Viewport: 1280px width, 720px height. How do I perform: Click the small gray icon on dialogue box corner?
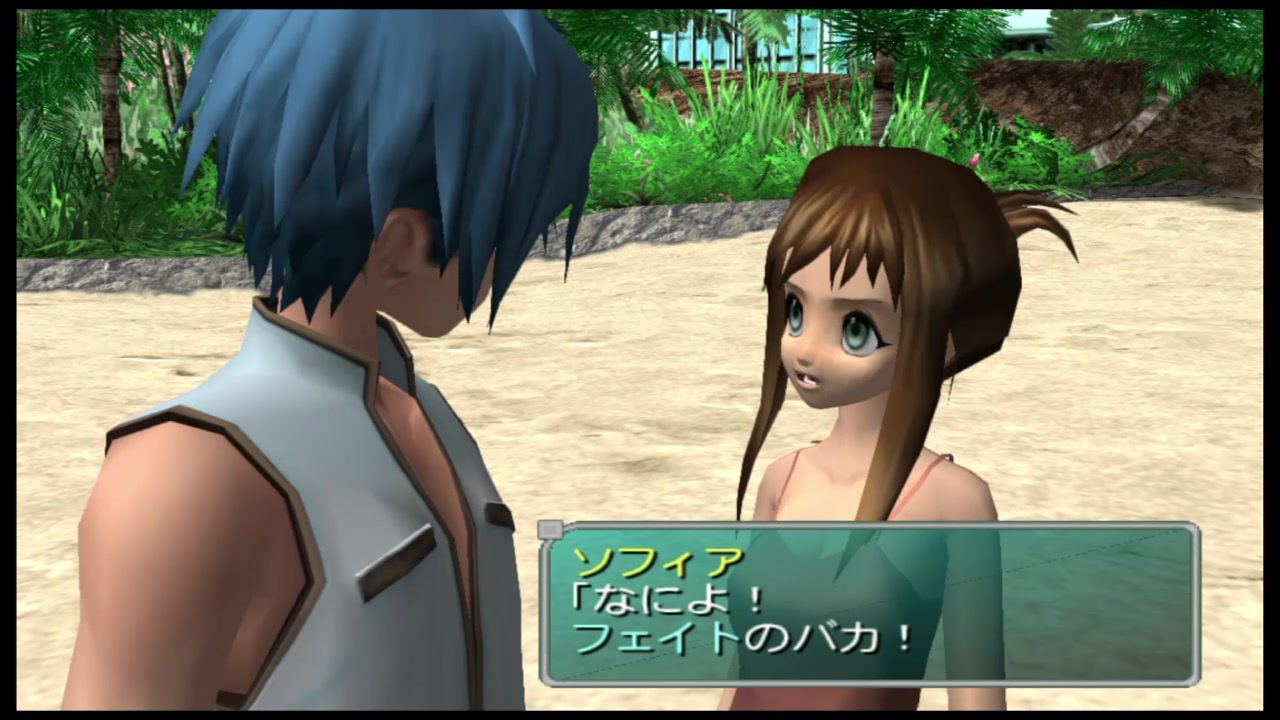pos(549,531)
